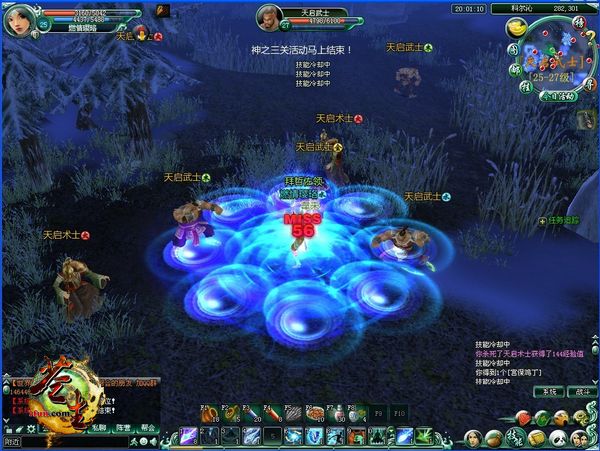Select the 天启武士 target portrait
This screenshot has width=600, height=451.
point(270,17)
